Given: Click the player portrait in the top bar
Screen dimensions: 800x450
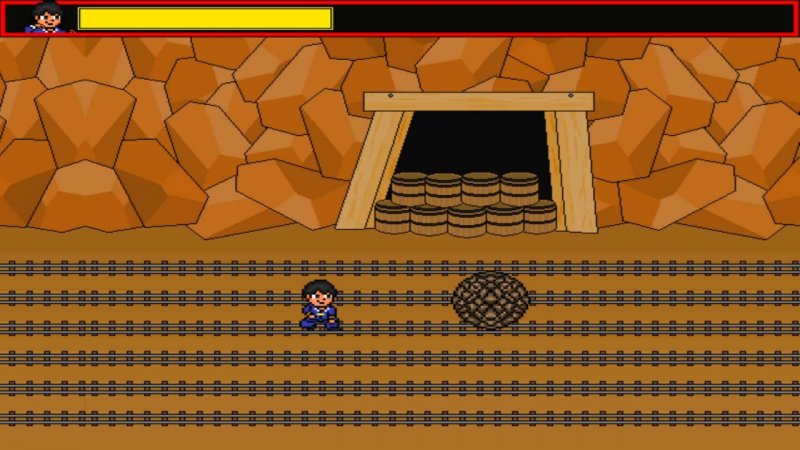Looking at the screenshot, I should click(46, 18).
